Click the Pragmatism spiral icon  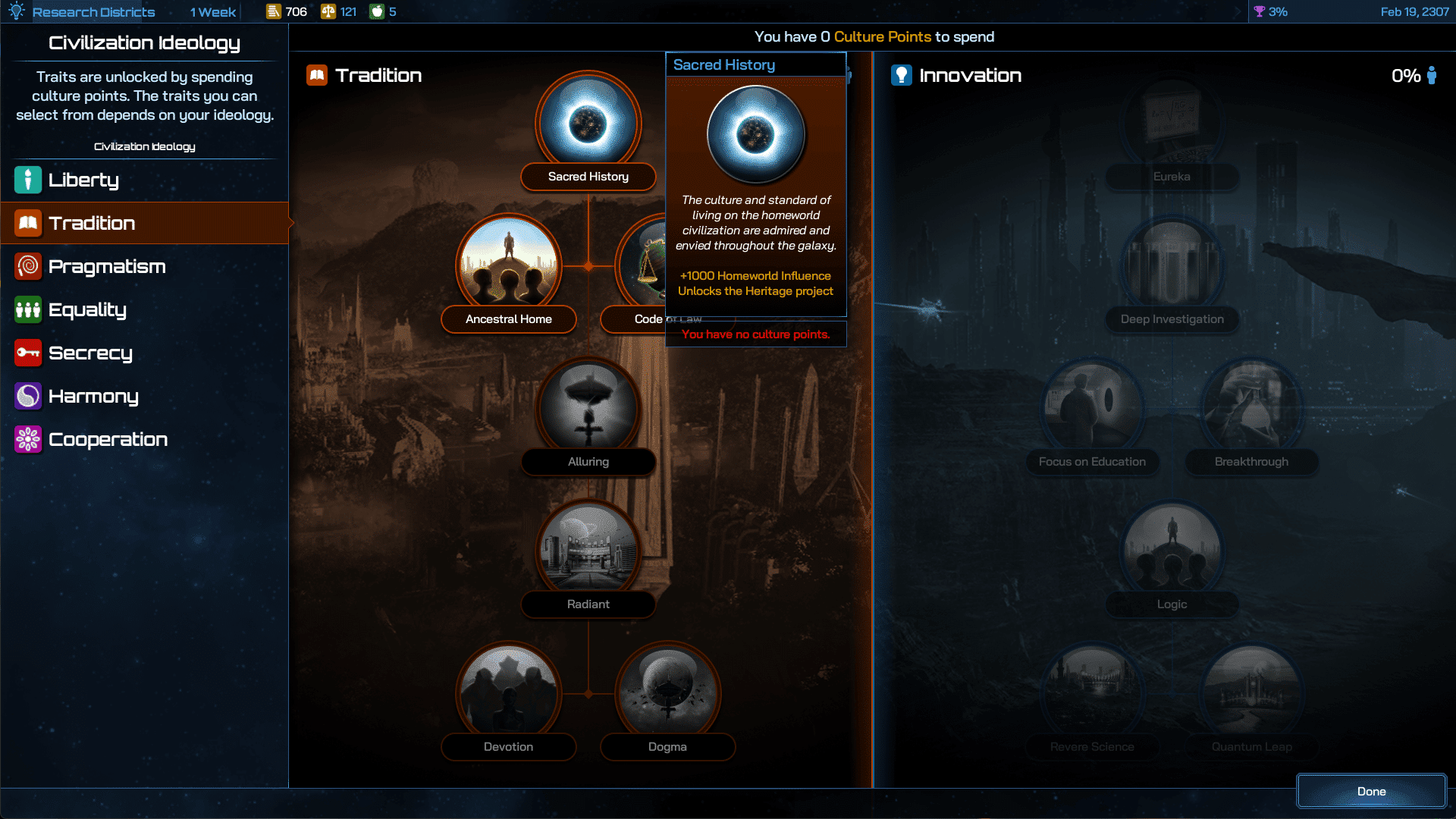point(27,266)
